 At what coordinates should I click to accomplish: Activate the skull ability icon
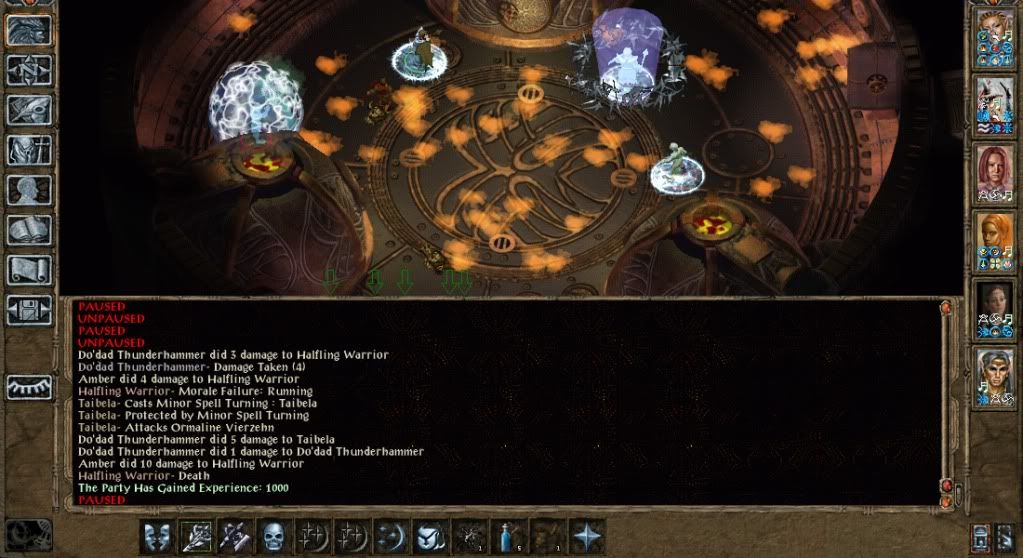pos(274,537)
